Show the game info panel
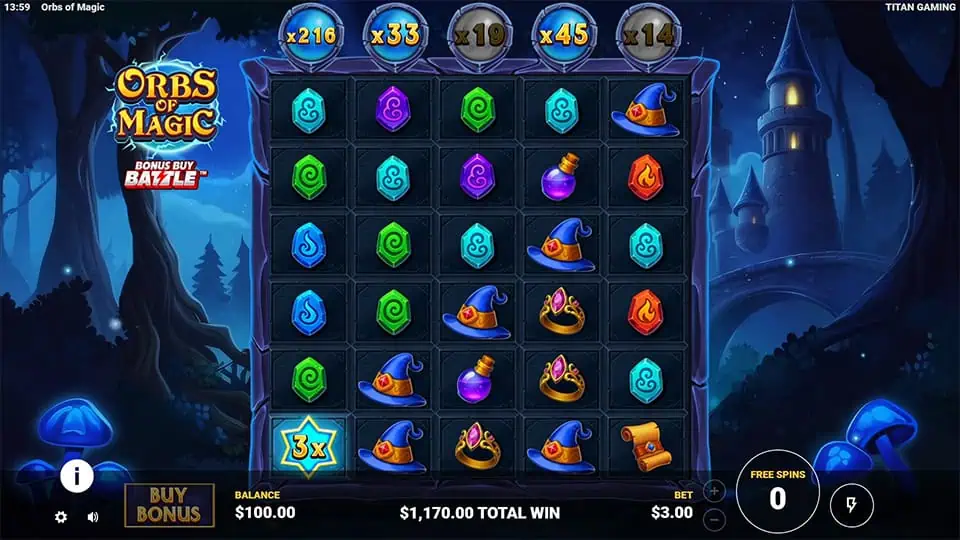 77,477
